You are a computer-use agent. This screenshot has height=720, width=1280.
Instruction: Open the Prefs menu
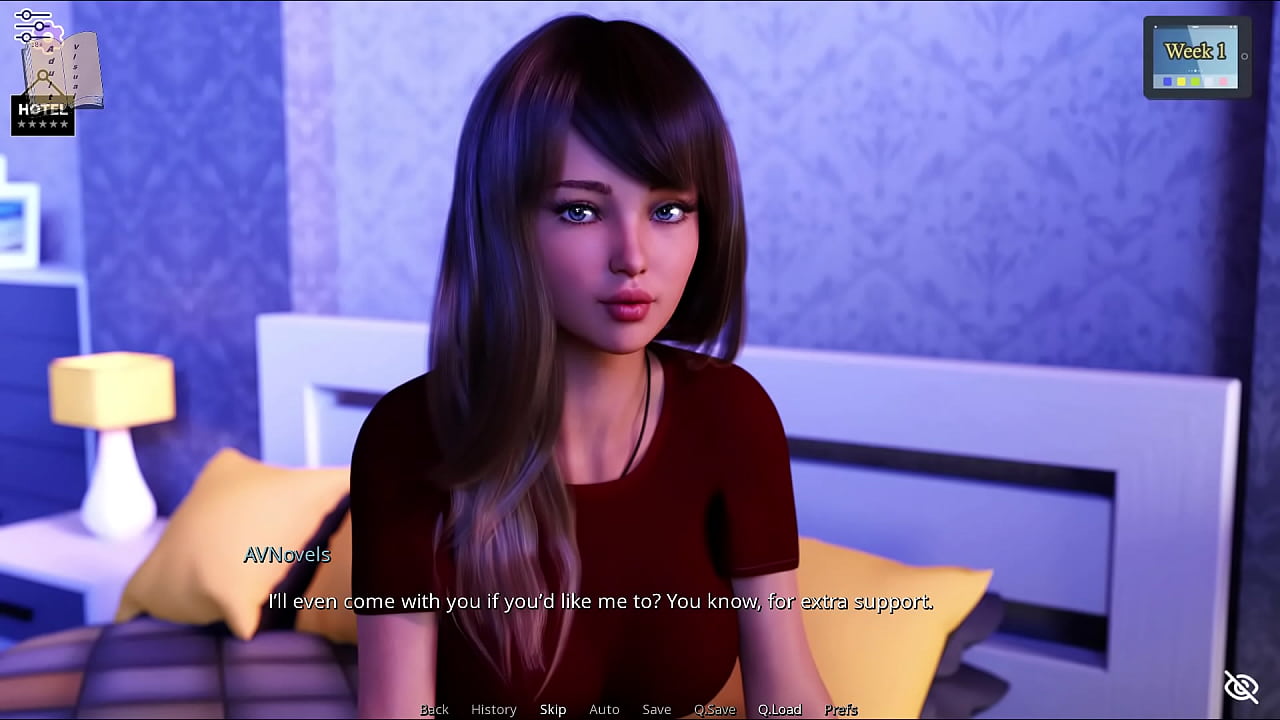coord(840,709)
